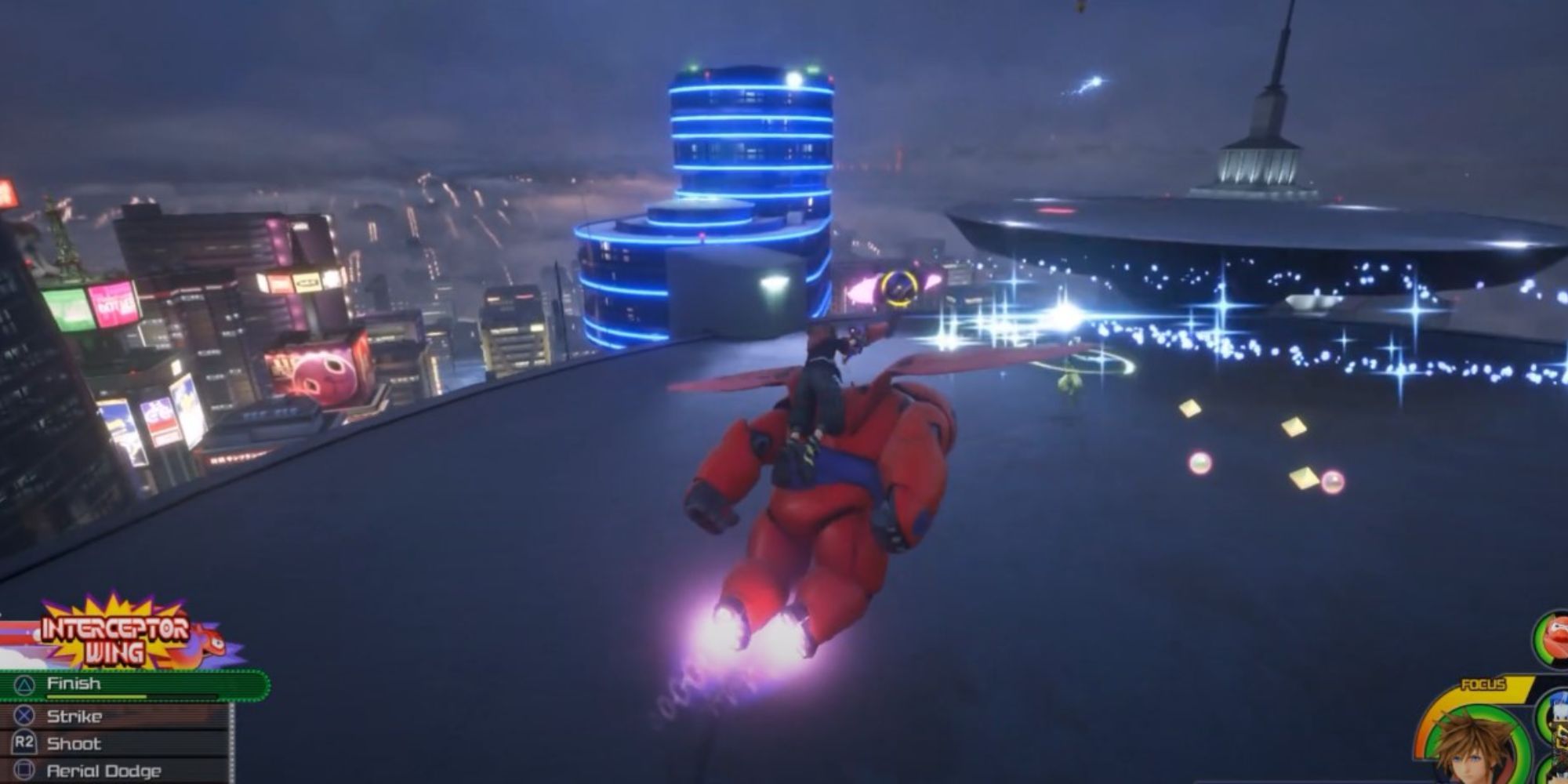This screenshot has width=1568, height=784.
Task: Click the yellow Focus gauge label
Action: 1484,683
